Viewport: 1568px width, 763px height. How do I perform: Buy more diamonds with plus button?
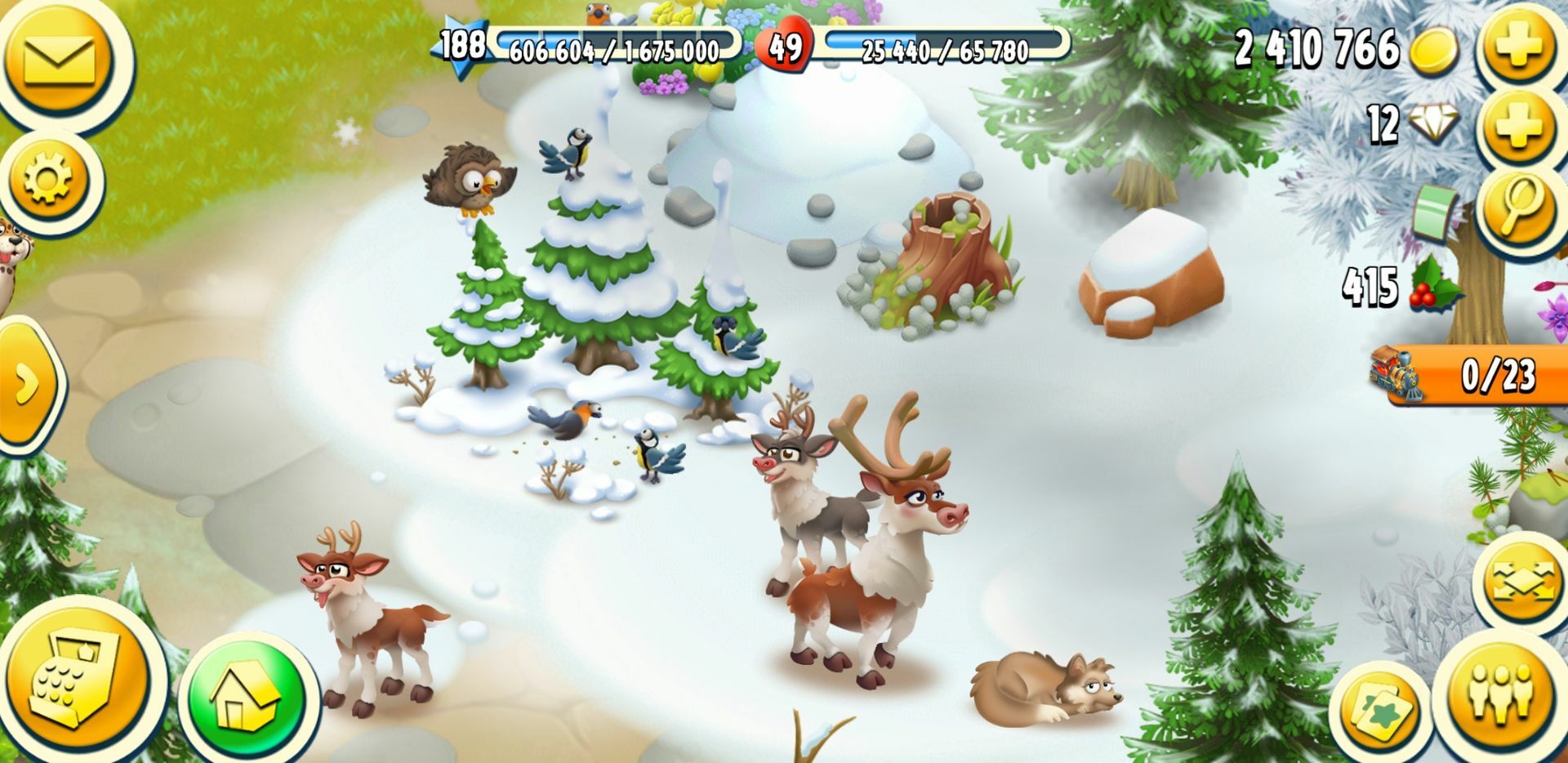click(x=1519, y=125)
